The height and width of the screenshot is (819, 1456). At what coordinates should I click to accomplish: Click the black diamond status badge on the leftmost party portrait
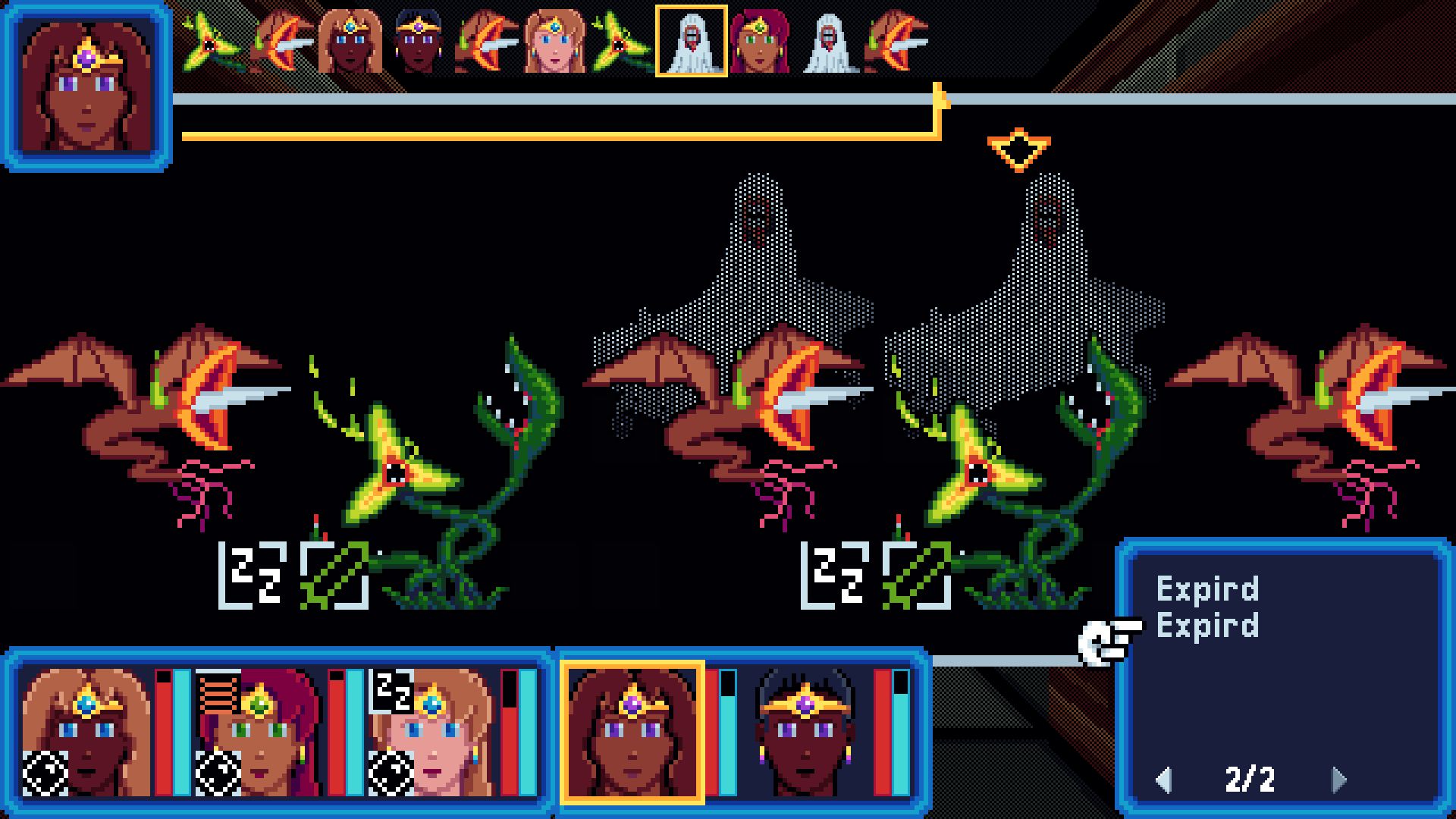(47, 775)
